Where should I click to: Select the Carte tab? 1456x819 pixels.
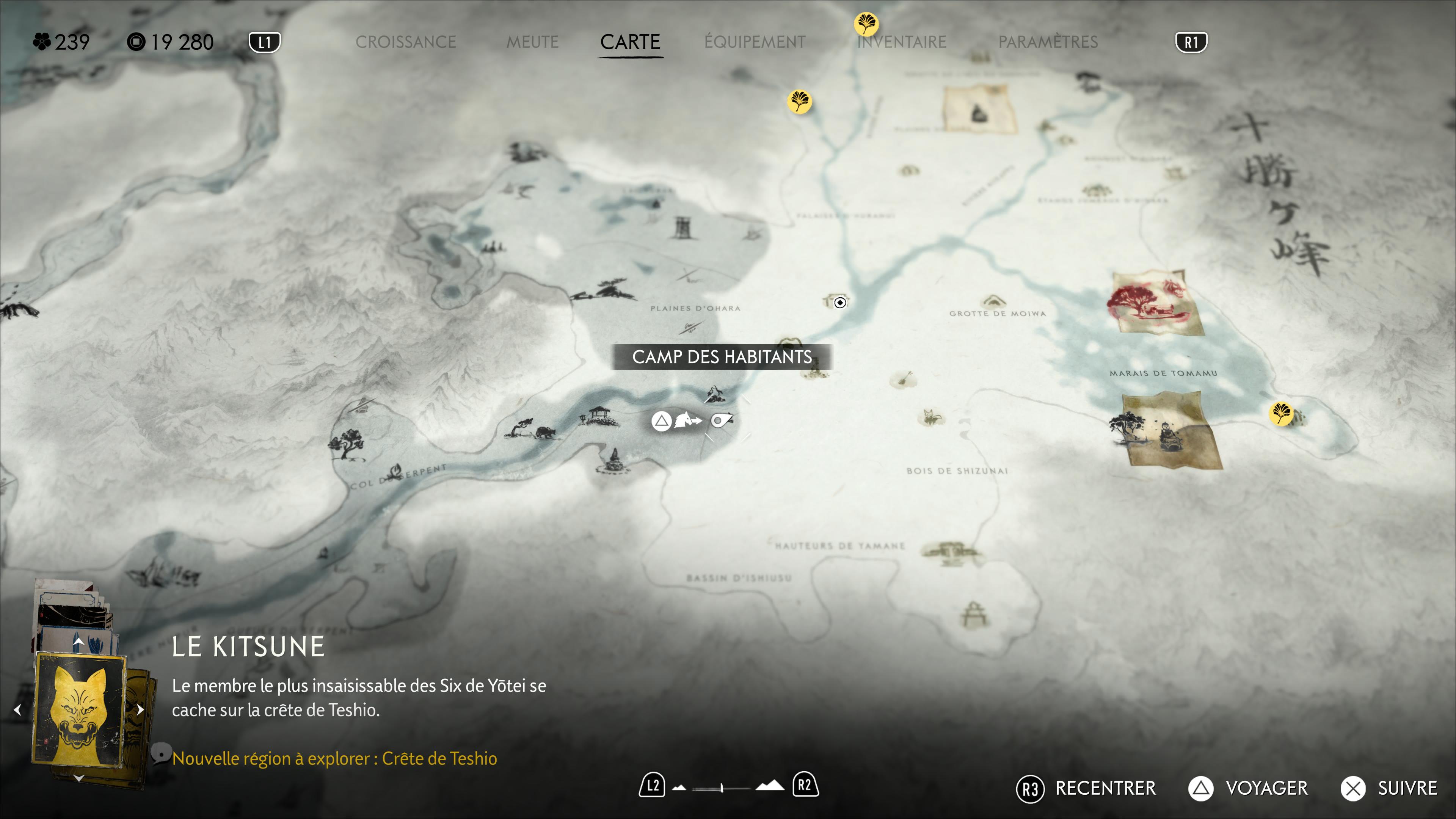coord(630,42)
